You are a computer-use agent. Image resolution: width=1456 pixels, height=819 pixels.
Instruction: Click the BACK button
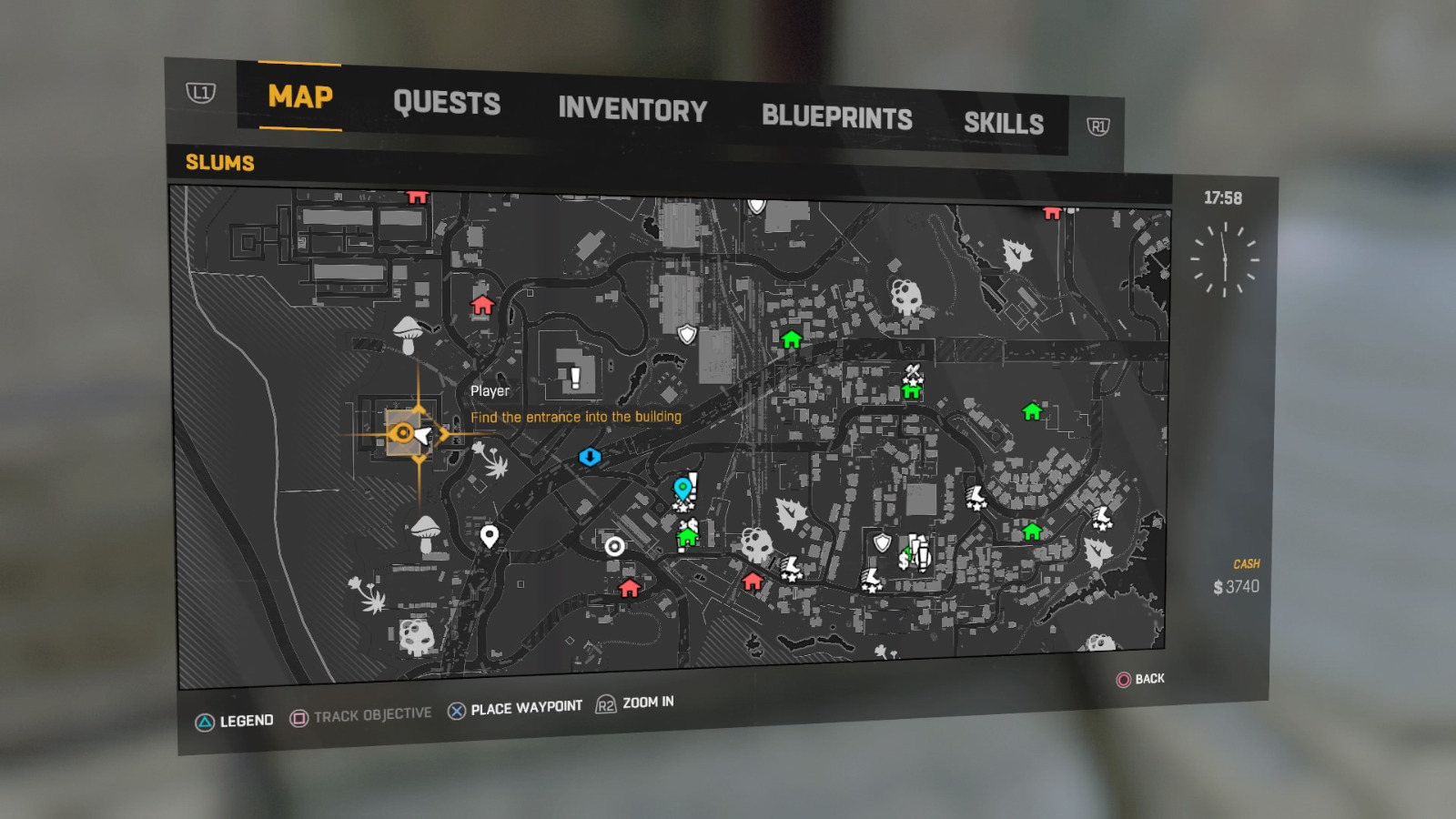click(1143, 679)
